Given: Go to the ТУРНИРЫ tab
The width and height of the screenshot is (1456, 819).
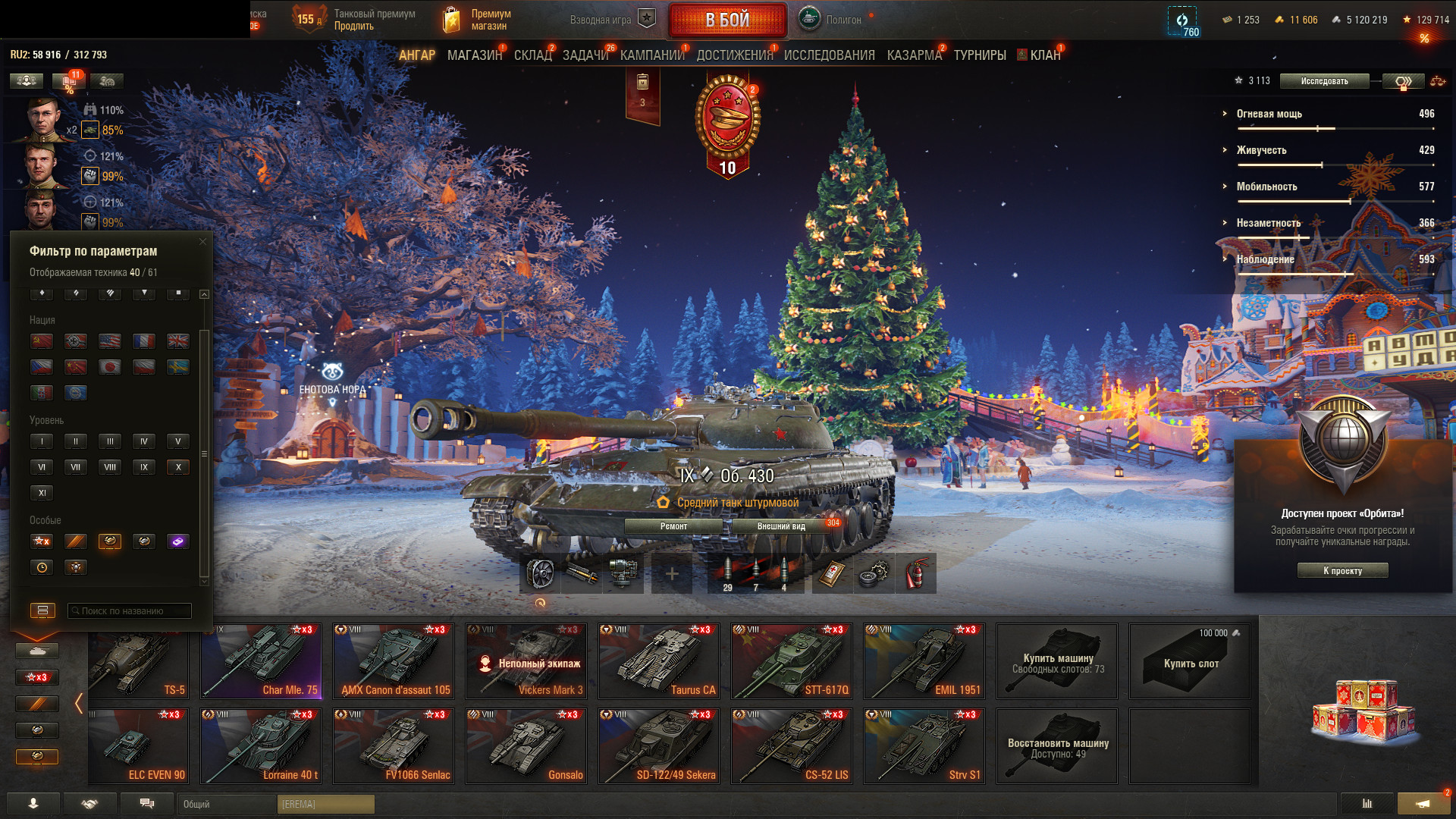Looking at the screenshot, I should click(x=980, y=55).
